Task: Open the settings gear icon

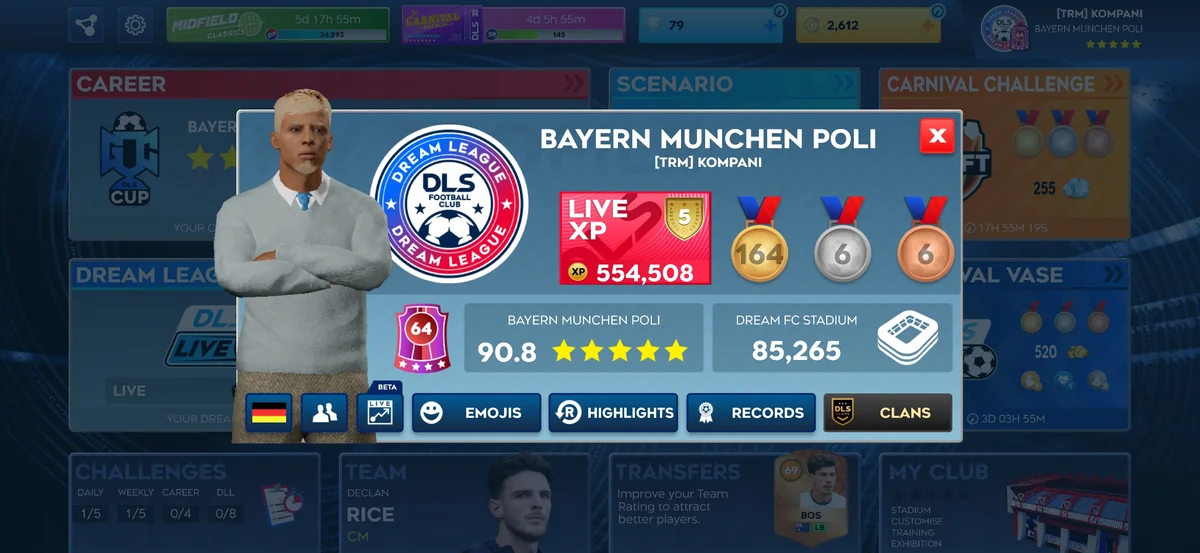Action: 135,25
